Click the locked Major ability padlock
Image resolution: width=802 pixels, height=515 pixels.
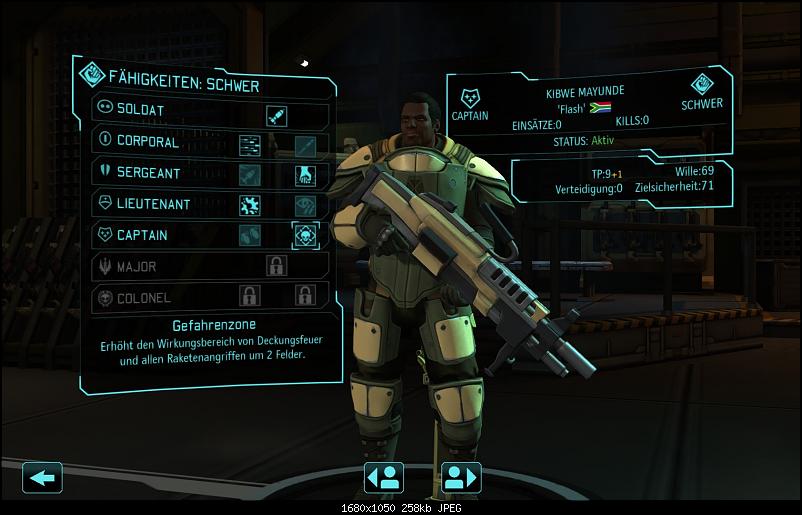click(277, 266)
